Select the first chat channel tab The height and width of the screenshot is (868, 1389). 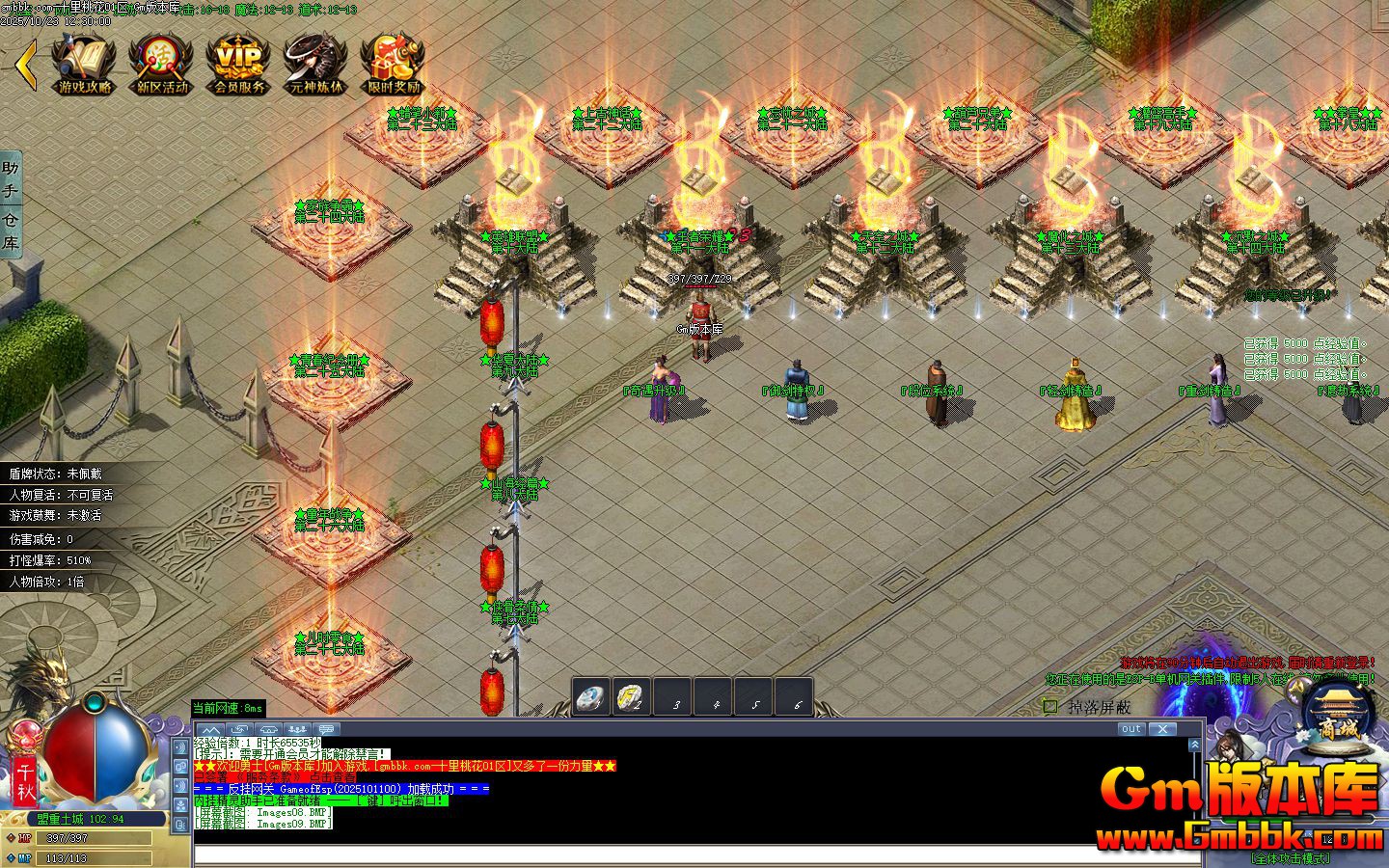pyautogui.click(x=210, y=729)
